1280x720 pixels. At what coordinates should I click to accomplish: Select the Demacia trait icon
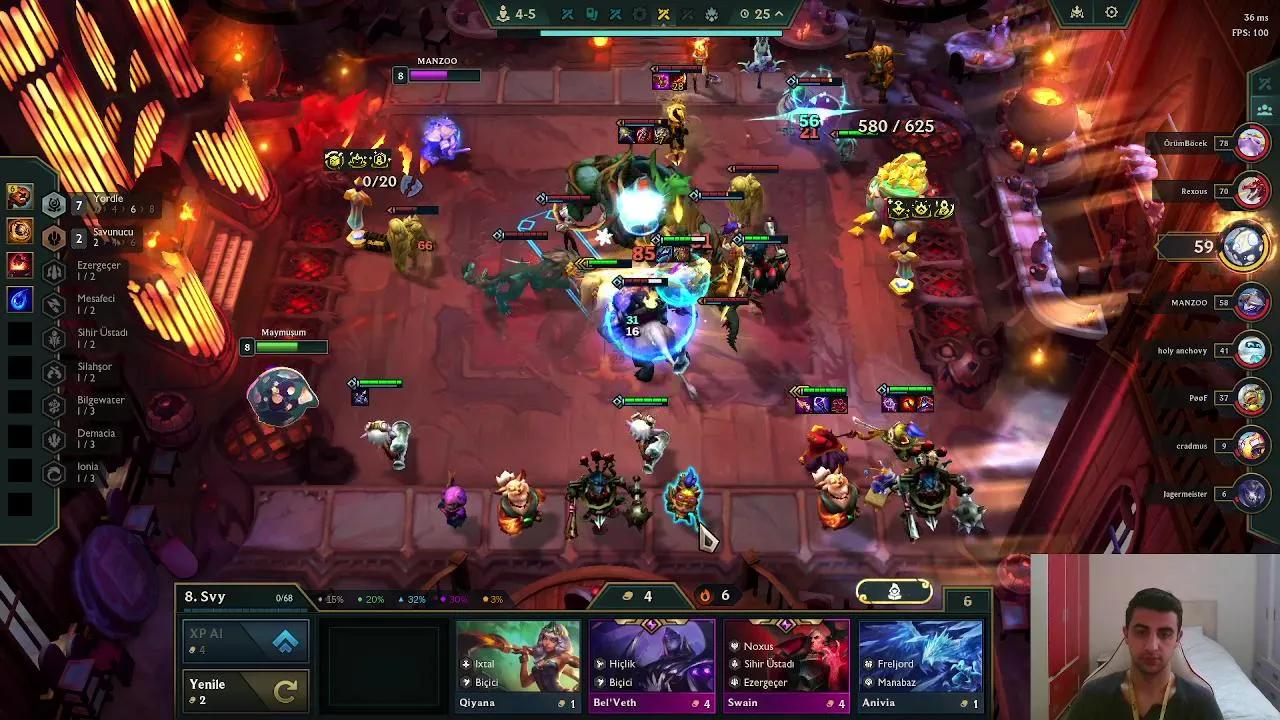(x=53, y=437)
